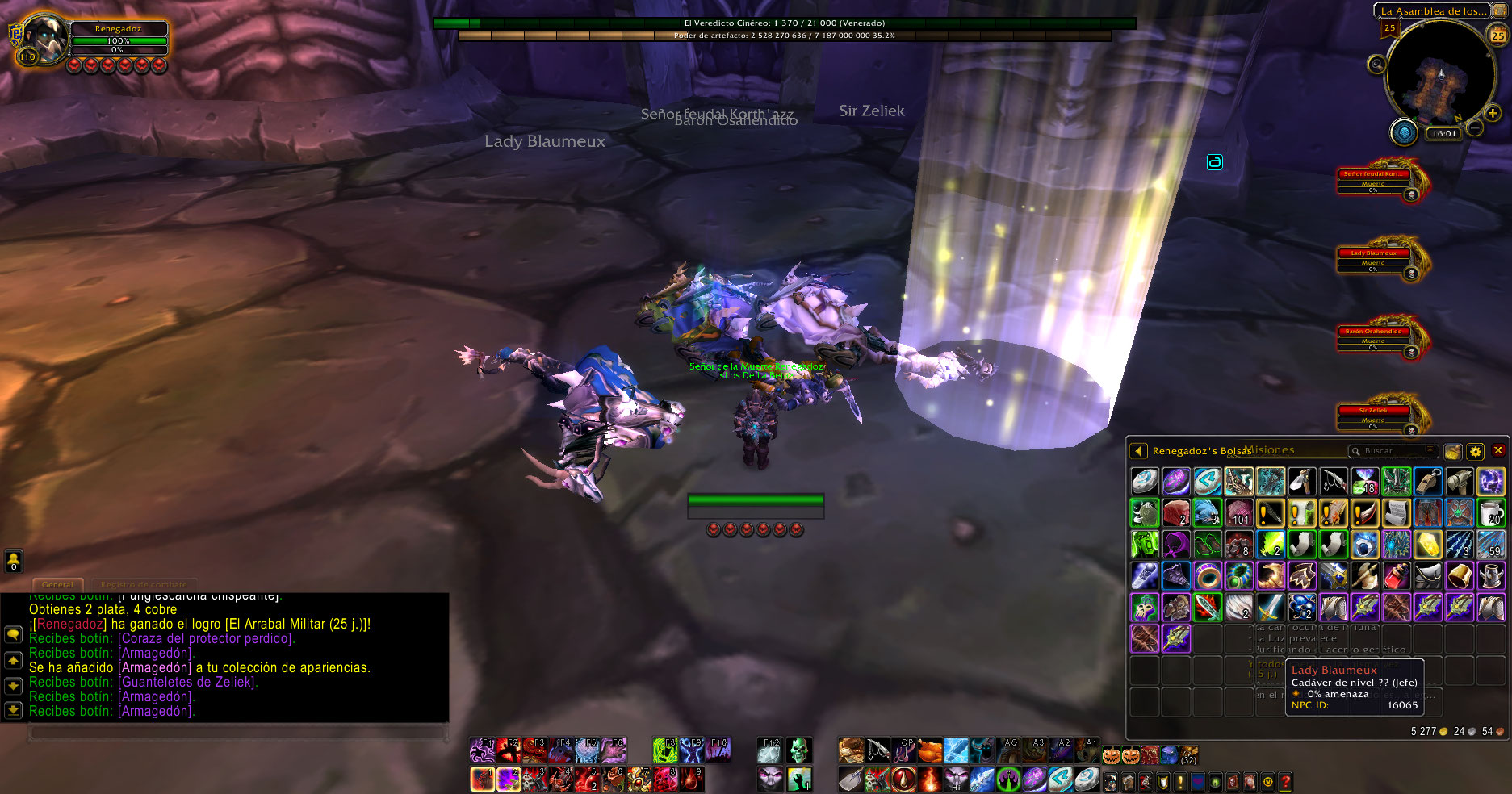The width and height of the screenshot is (1512, 794).
Task: Zoom in on the minimap
Action: 1492,114
